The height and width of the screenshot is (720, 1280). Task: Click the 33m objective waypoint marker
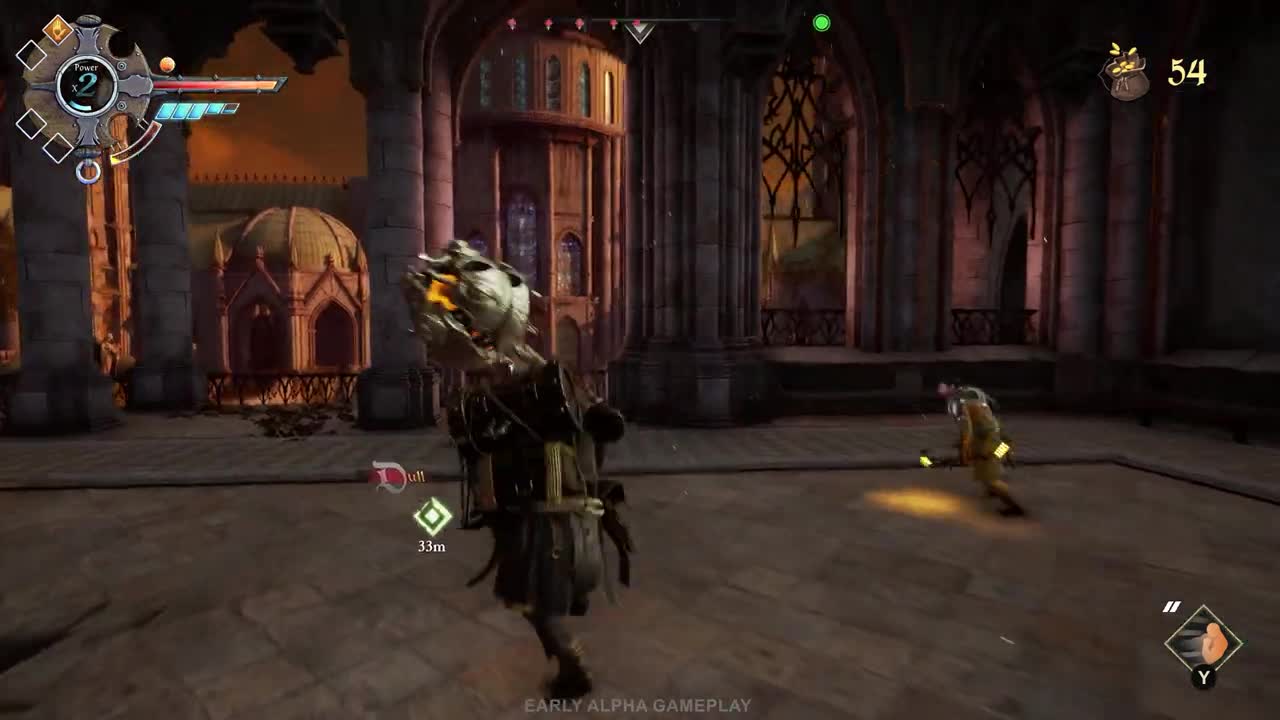432,517
